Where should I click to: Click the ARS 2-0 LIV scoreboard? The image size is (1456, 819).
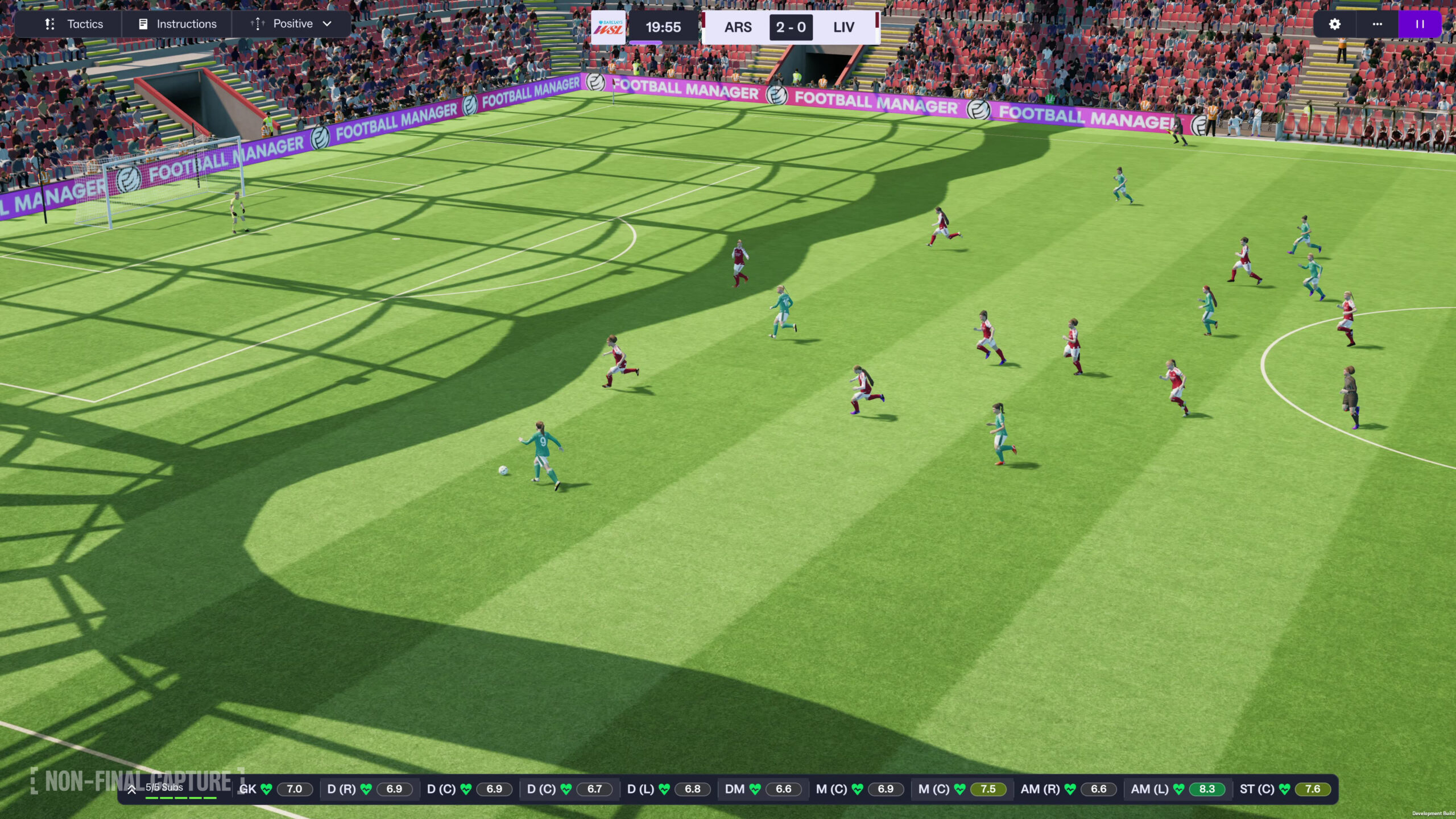(791, 27)
